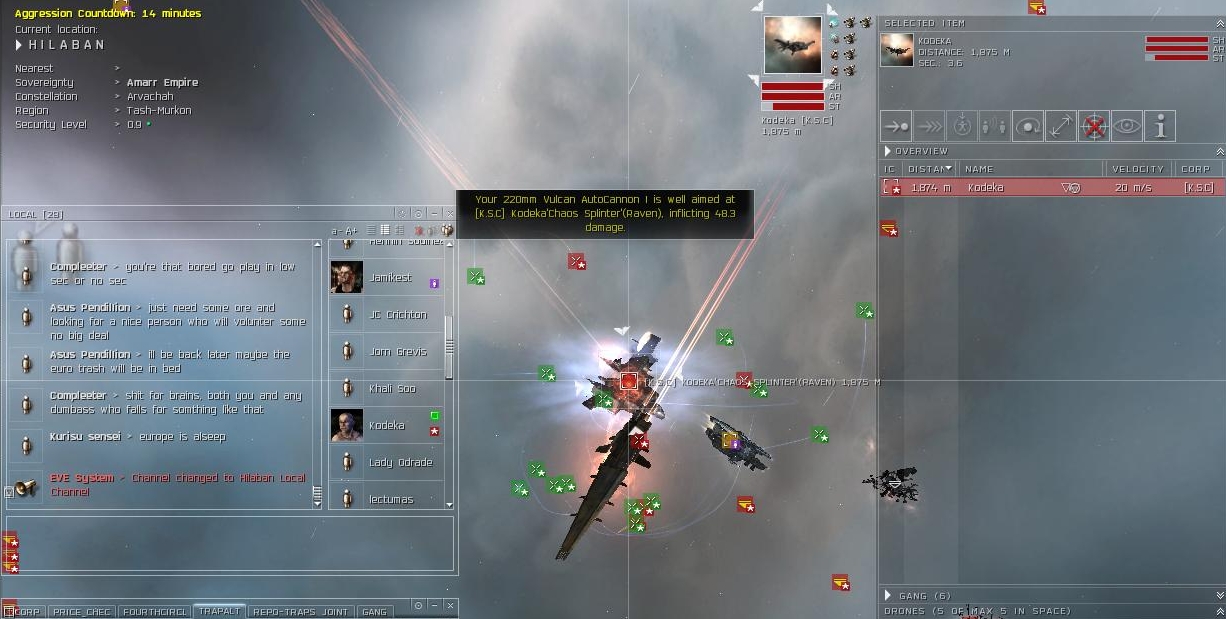Open the FOURTHCIRCL chat tab

coord(155,611)
